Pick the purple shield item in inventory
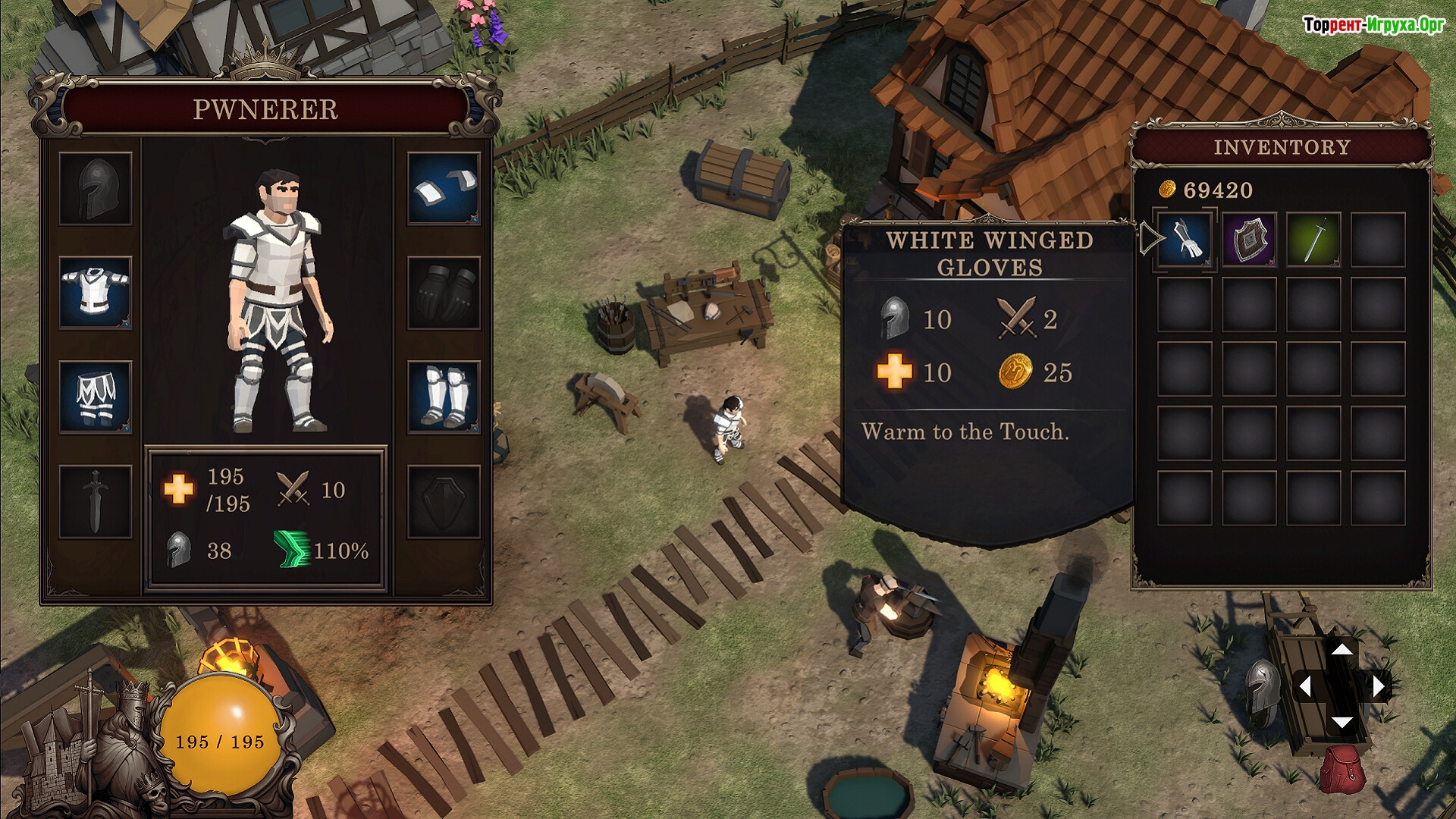Screen dimensions: 1456x819 tap(1249, 240)
